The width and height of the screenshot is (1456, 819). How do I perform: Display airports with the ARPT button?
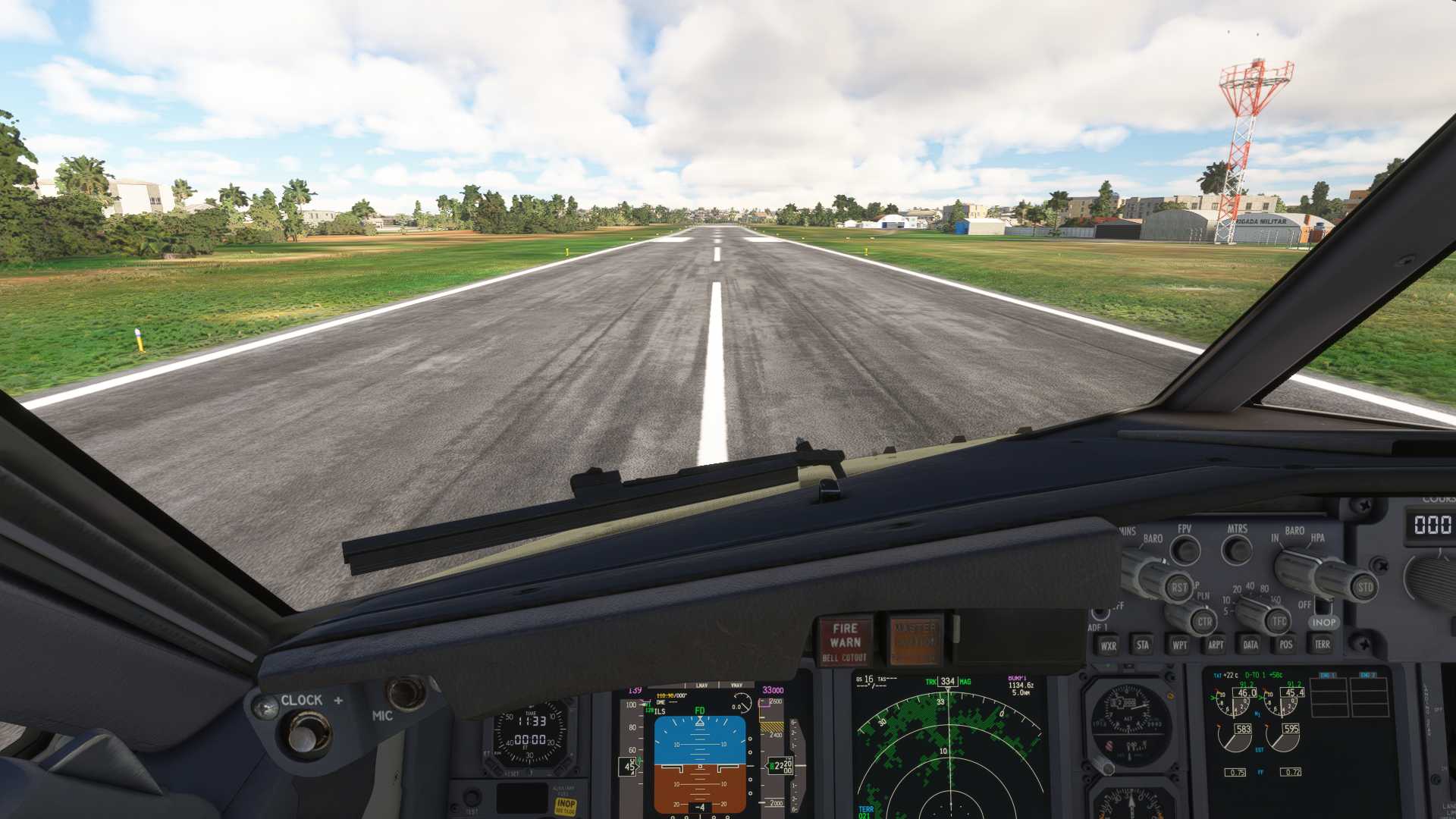(x=1216, y=645)
